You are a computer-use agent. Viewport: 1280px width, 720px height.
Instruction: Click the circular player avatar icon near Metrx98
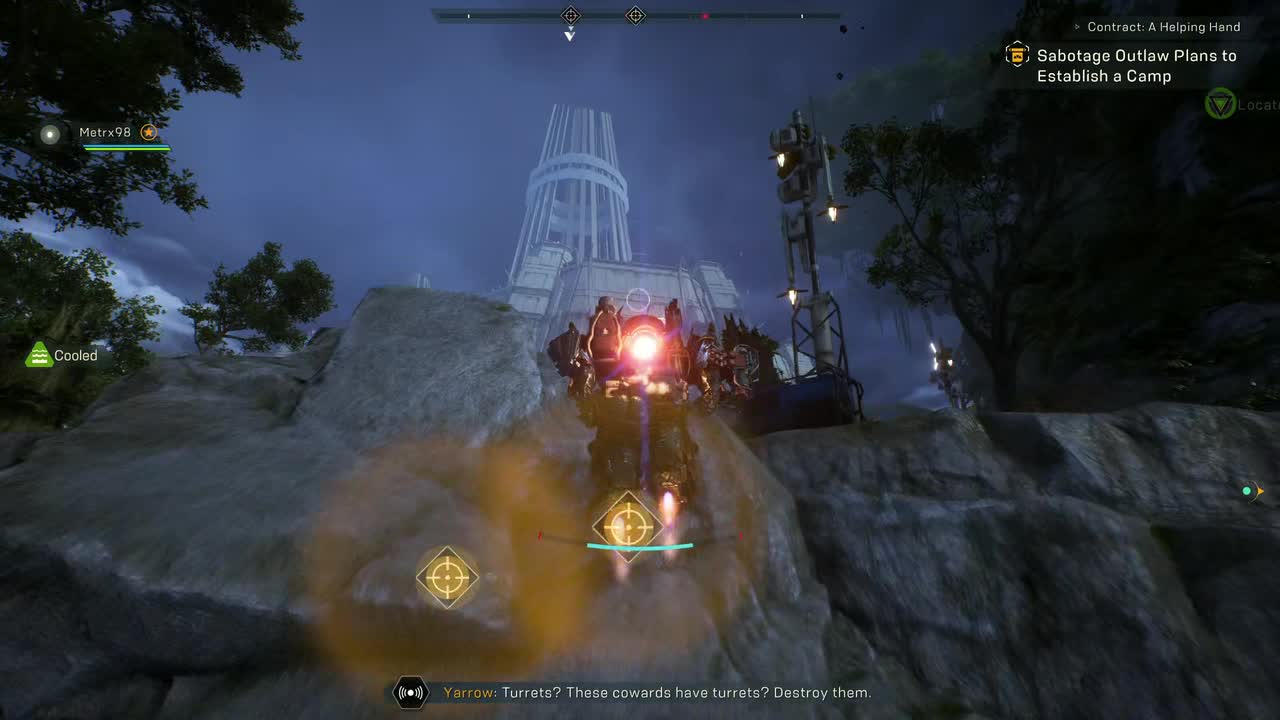tap(50, 134)
